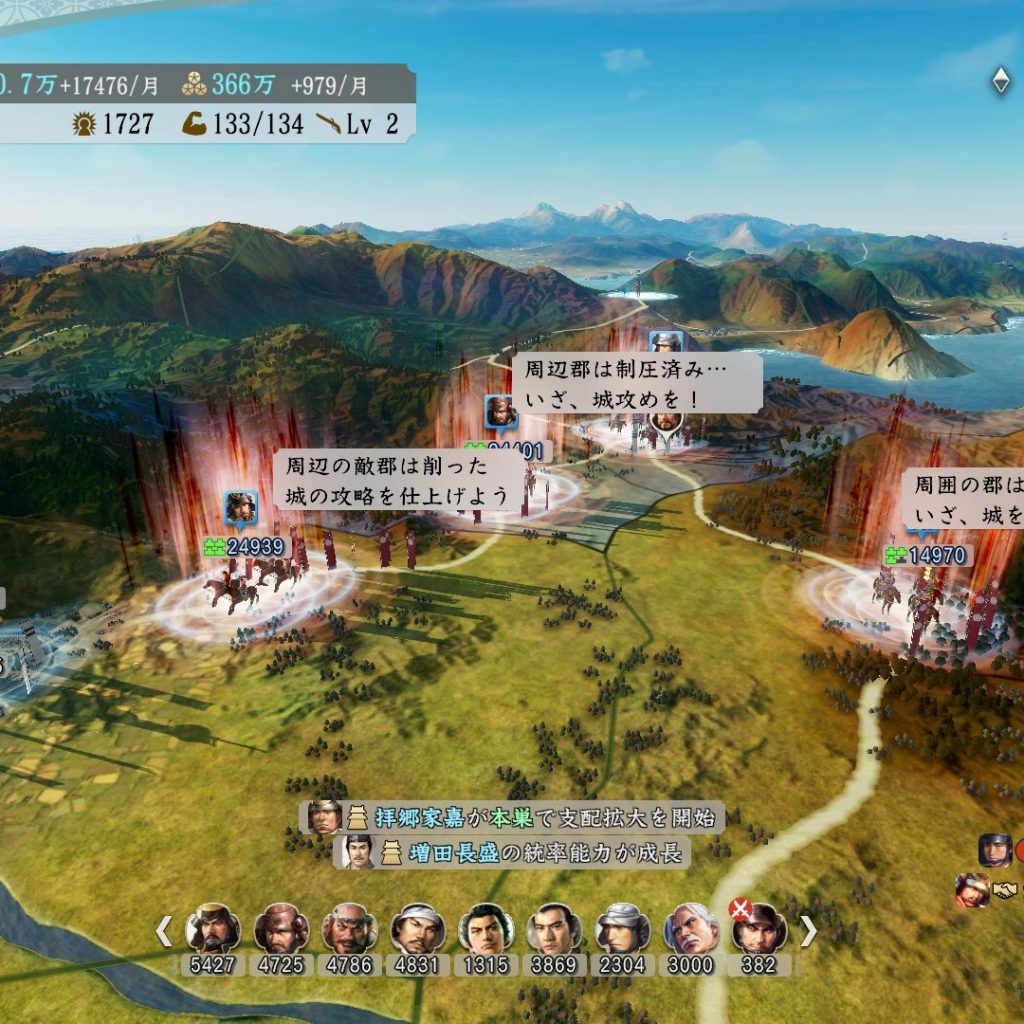Show previous officers with the left arrow
The height and width of the screenshot is (1024, 1024).
click(x=164, y=932)
